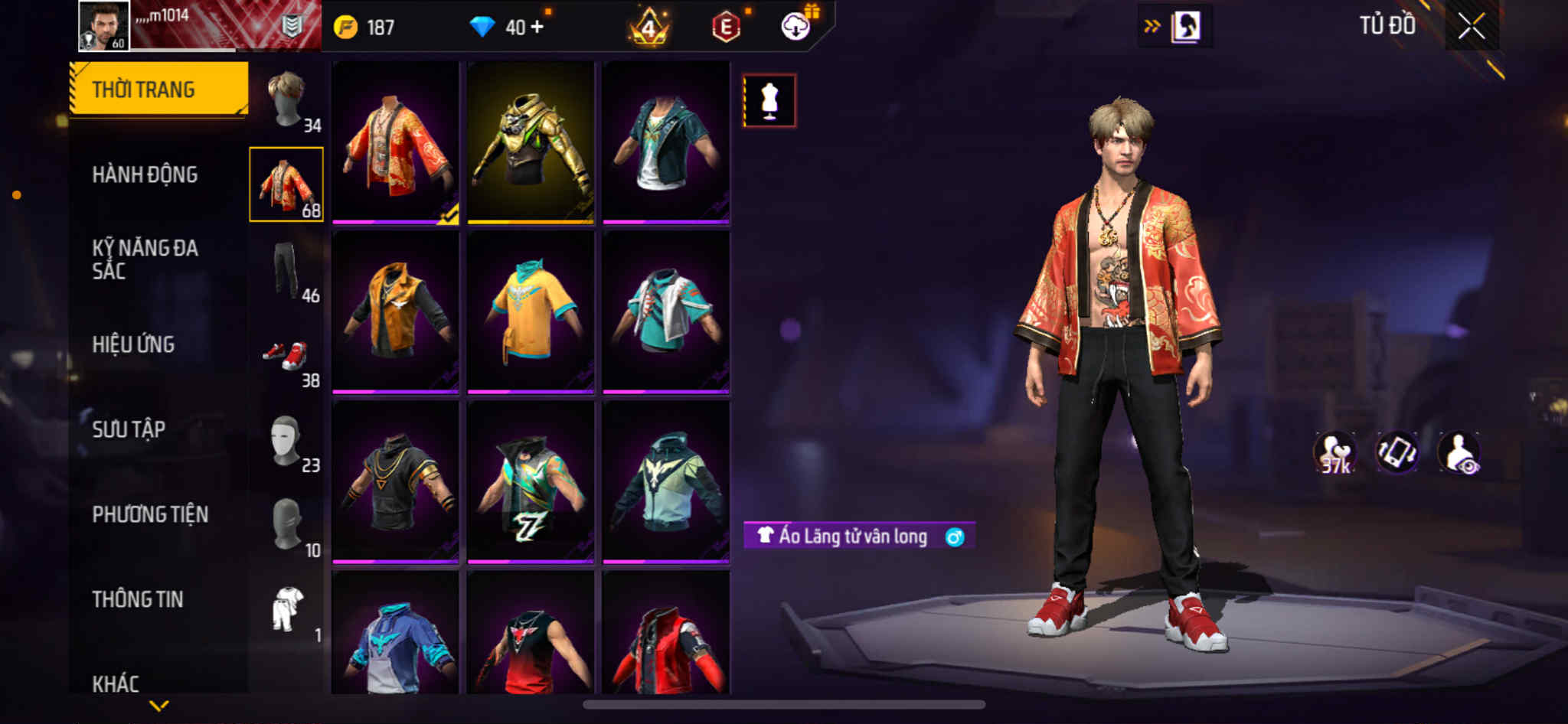Toggle the character visibility eye icon
The height and width of the screenshot is (724, 1568).
[x=1459, y=453]
